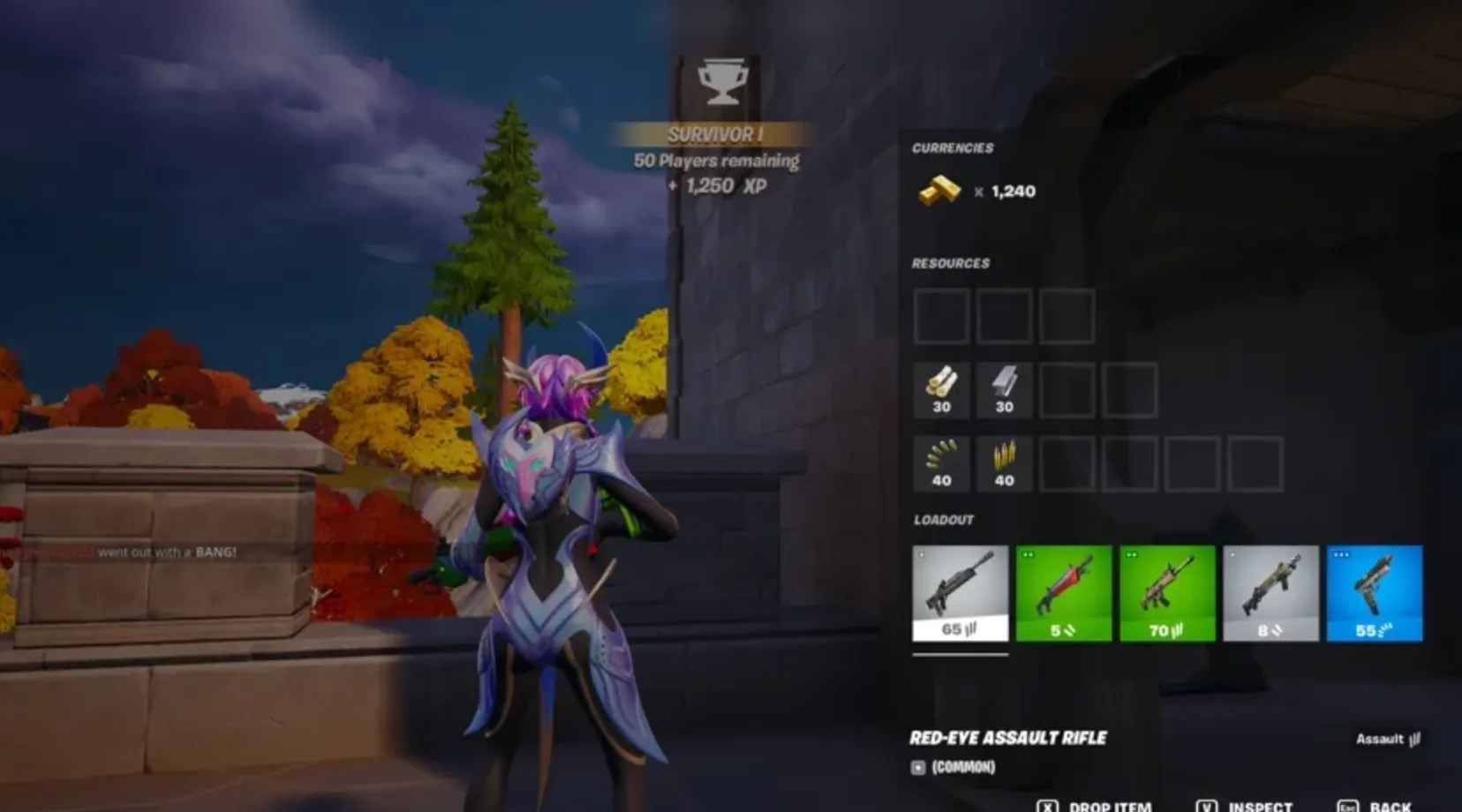Select the wood resource icon showing 30

[x=940, y=388]
